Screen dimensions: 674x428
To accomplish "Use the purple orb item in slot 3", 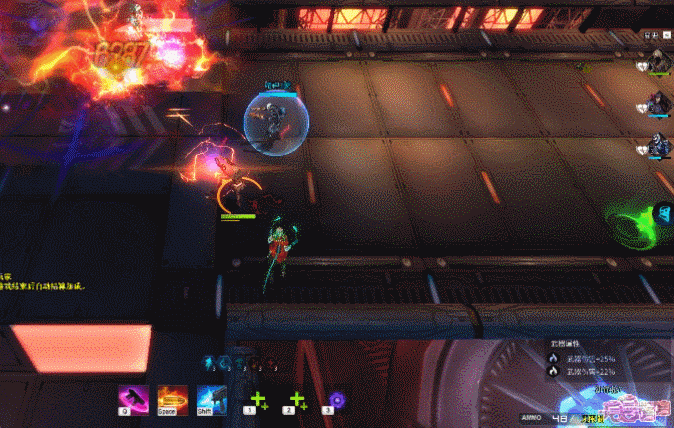I will [x=337, y=400].
